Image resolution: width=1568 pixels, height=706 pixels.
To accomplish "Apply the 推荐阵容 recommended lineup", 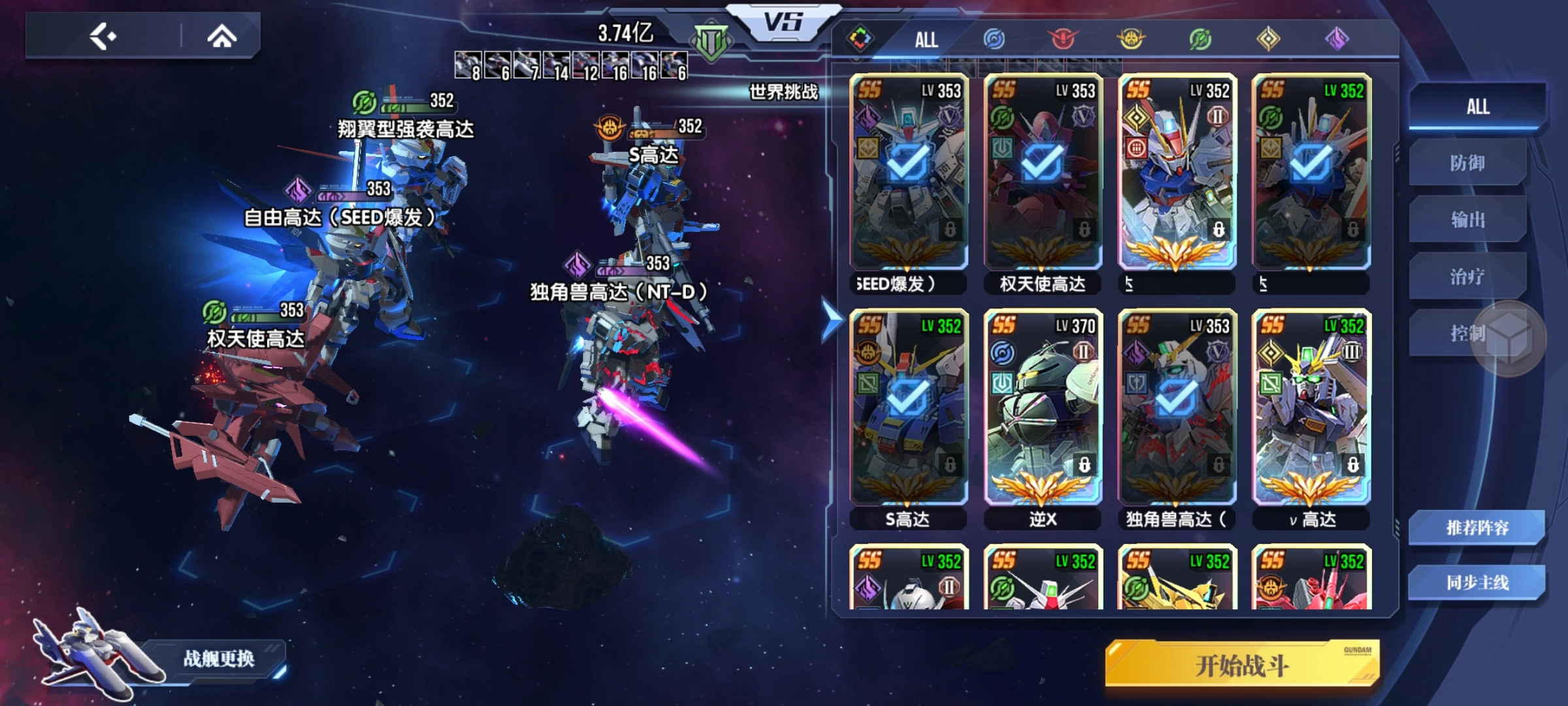I will pyautogui.click(x=1477, y=528).
